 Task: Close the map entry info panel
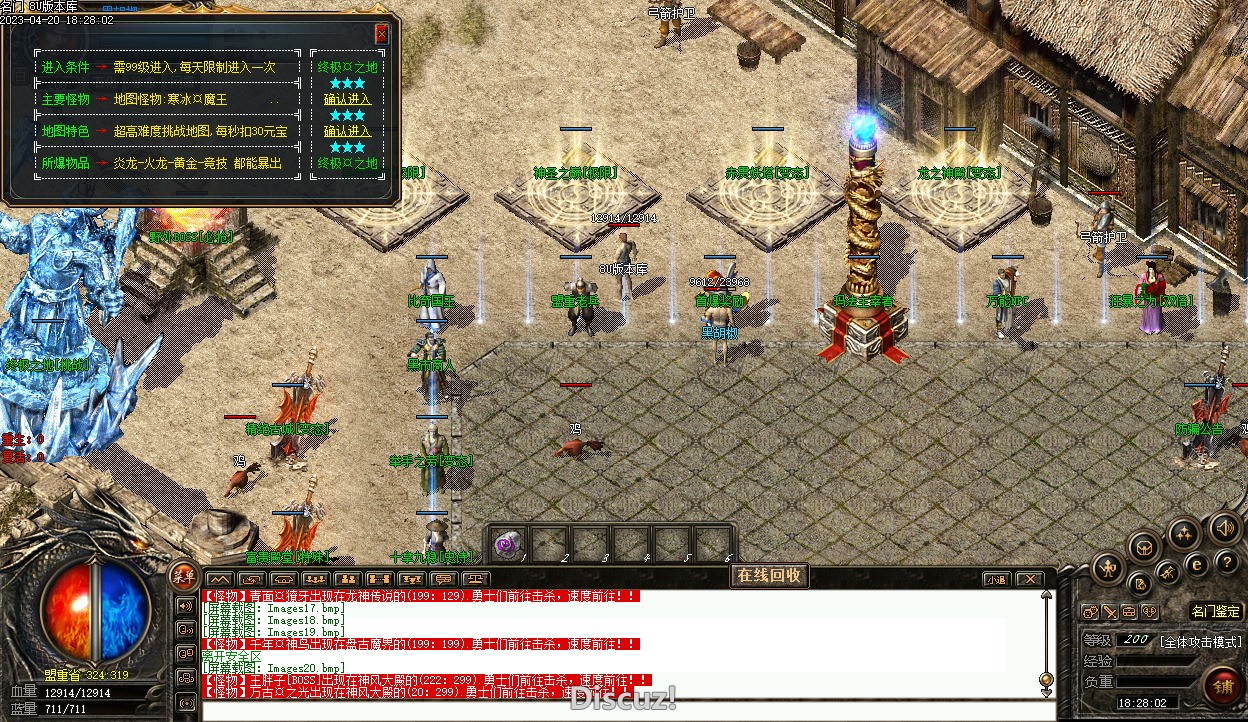point(381,34)
